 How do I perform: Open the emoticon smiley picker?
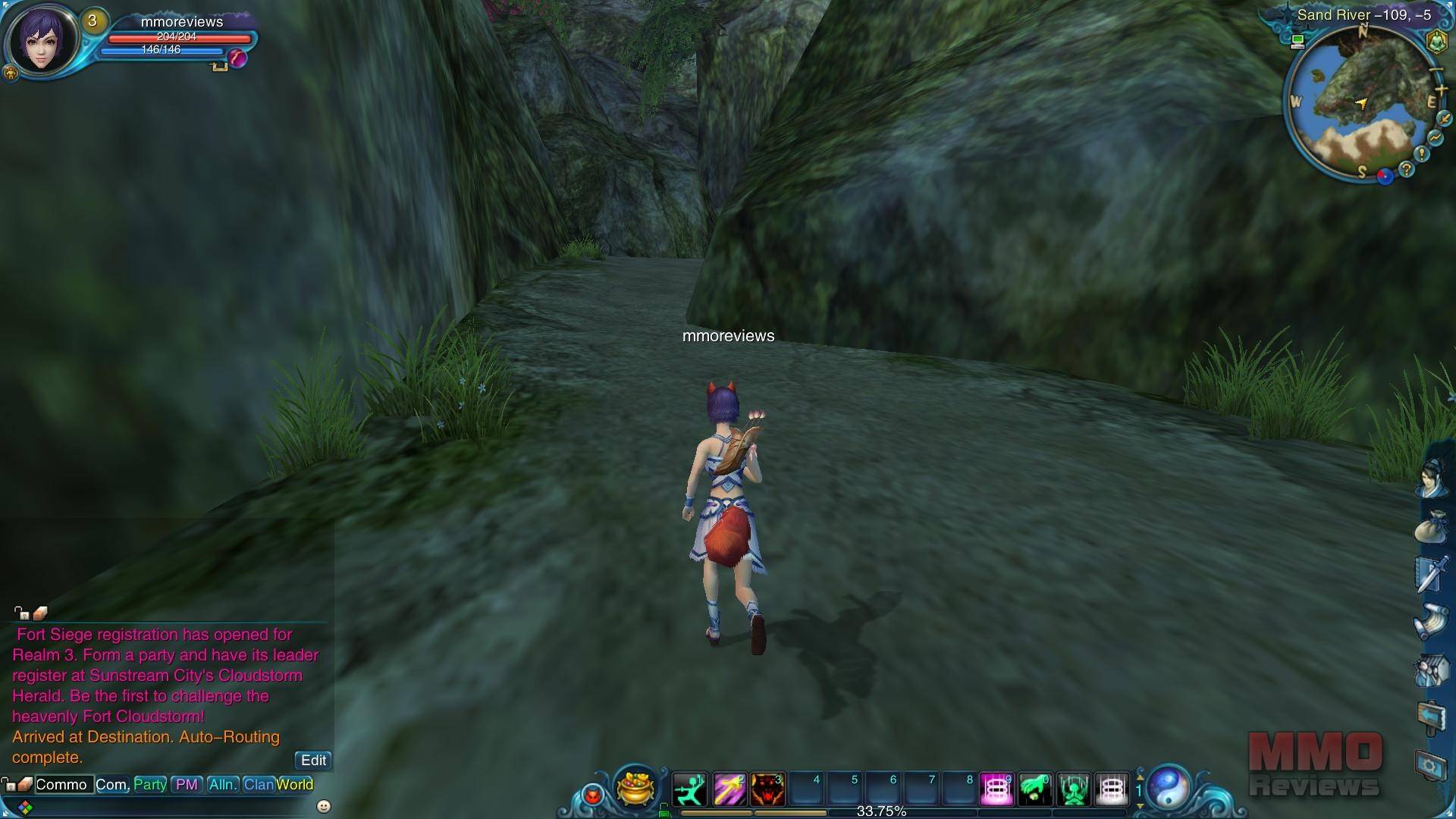[324, 806]
